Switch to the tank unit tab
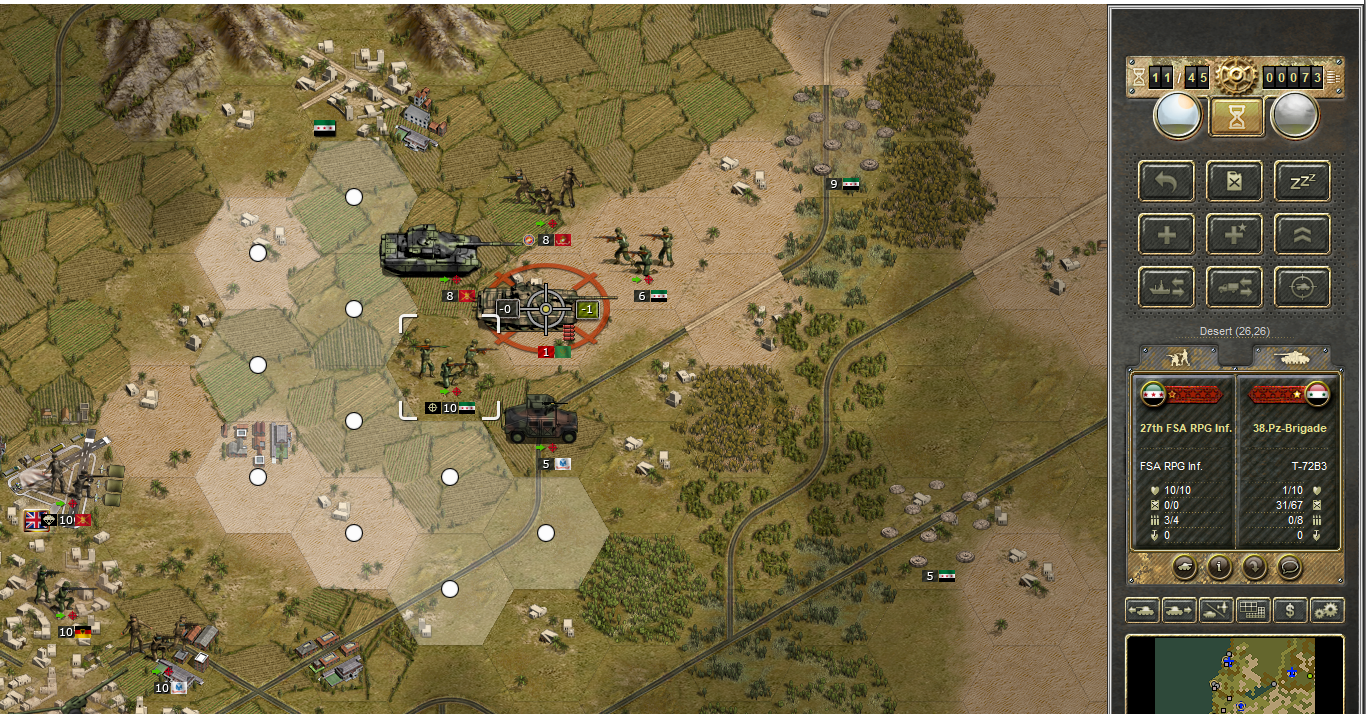Viewport: 1366px width, 714px height. (1290, 356)
